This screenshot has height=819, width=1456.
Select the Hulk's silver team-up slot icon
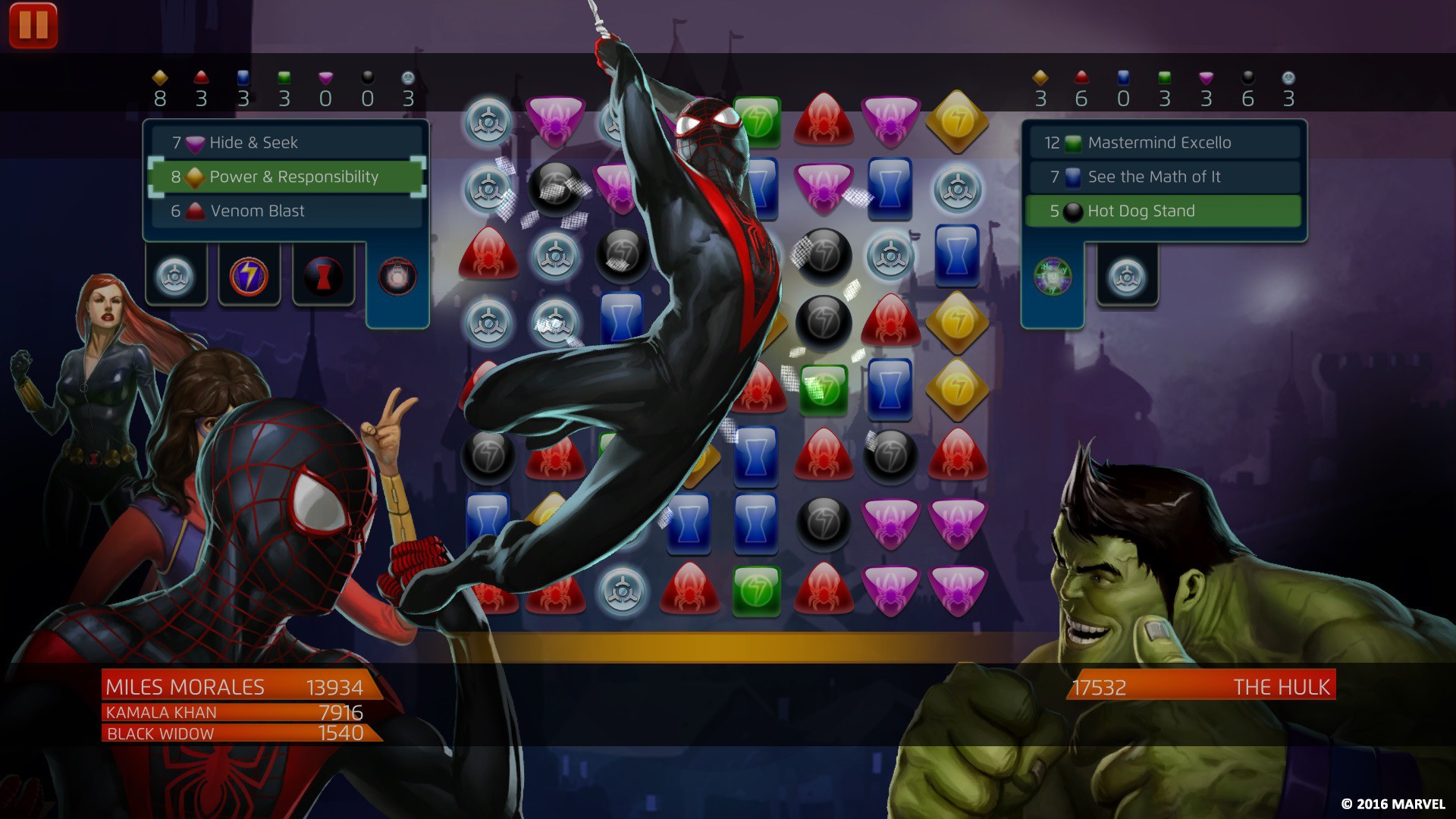click(1126, 276)
